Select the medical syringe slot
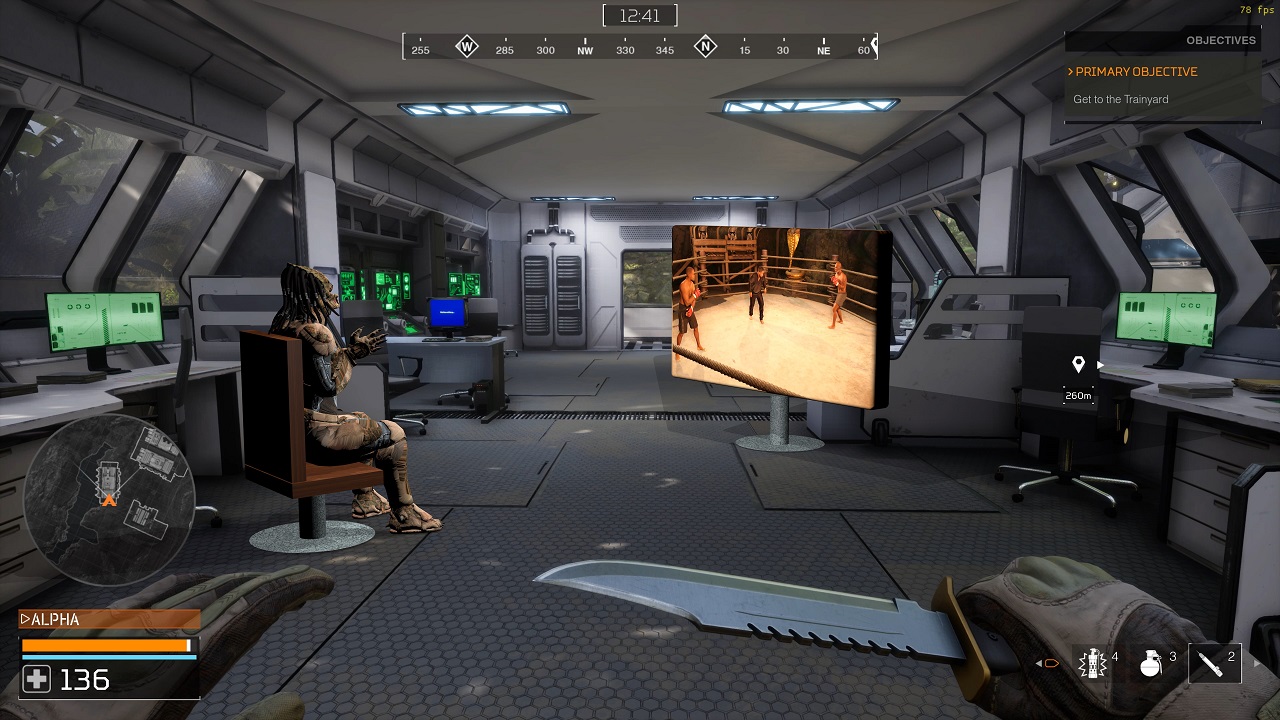1280x720 pixels. coord(1214,663)
